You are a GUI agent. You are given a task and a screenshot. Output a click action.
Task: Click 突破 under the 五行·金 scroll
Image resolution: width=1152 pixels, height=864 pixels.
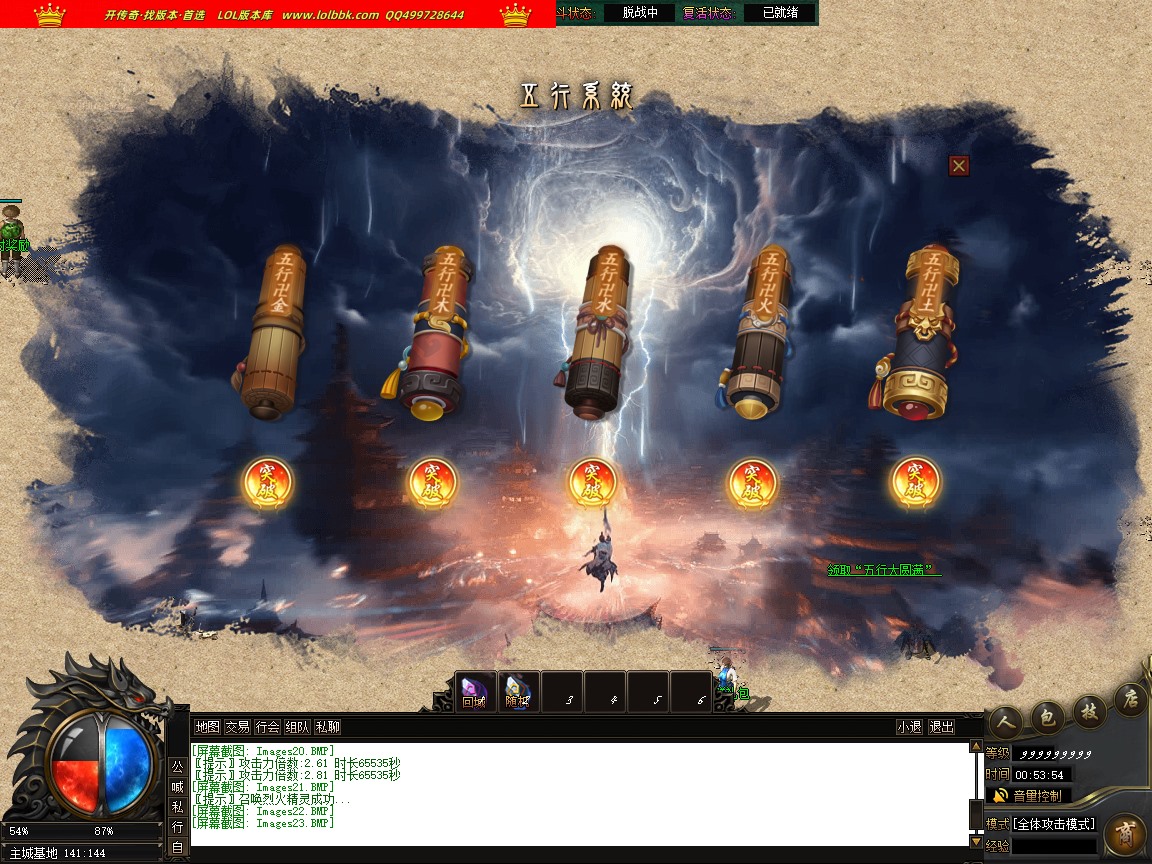pyautogui.click(x=268, y=484)
